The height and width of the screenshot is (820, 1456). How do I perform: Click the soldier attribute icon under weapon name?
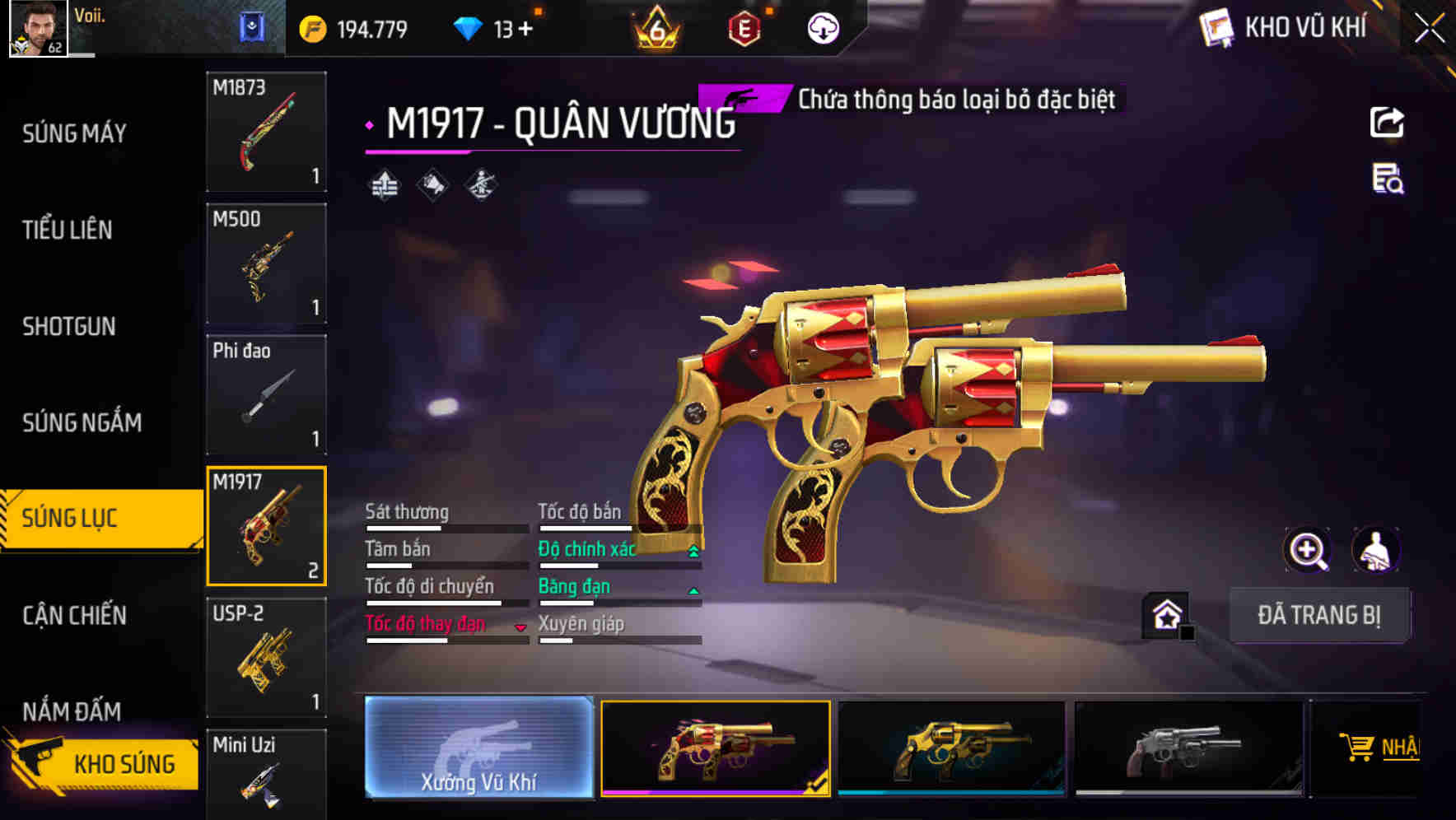click(482, 185)
